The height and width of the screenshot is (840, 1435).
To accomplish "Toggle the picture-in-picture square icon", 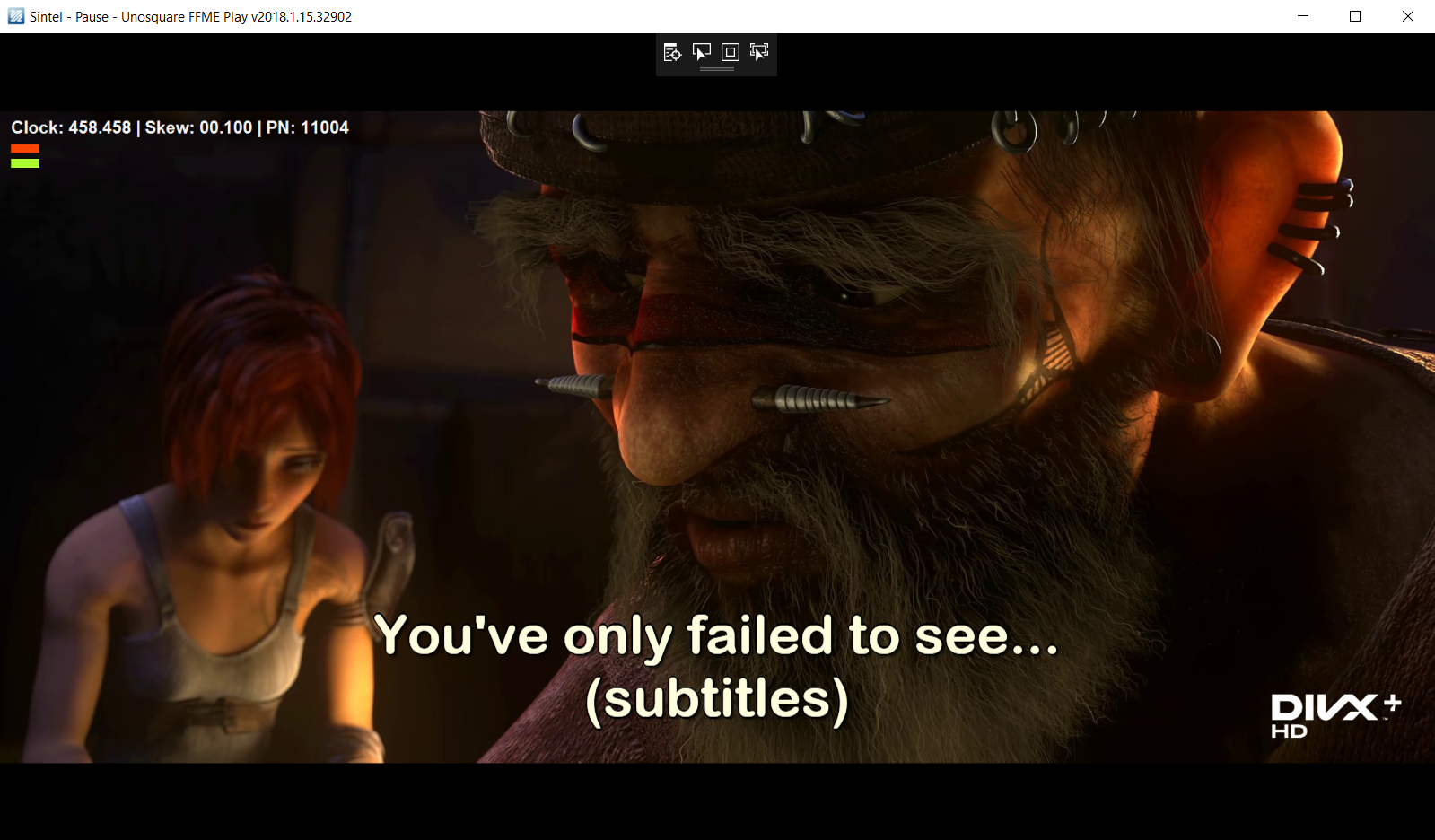I will (x=730, y=52).
